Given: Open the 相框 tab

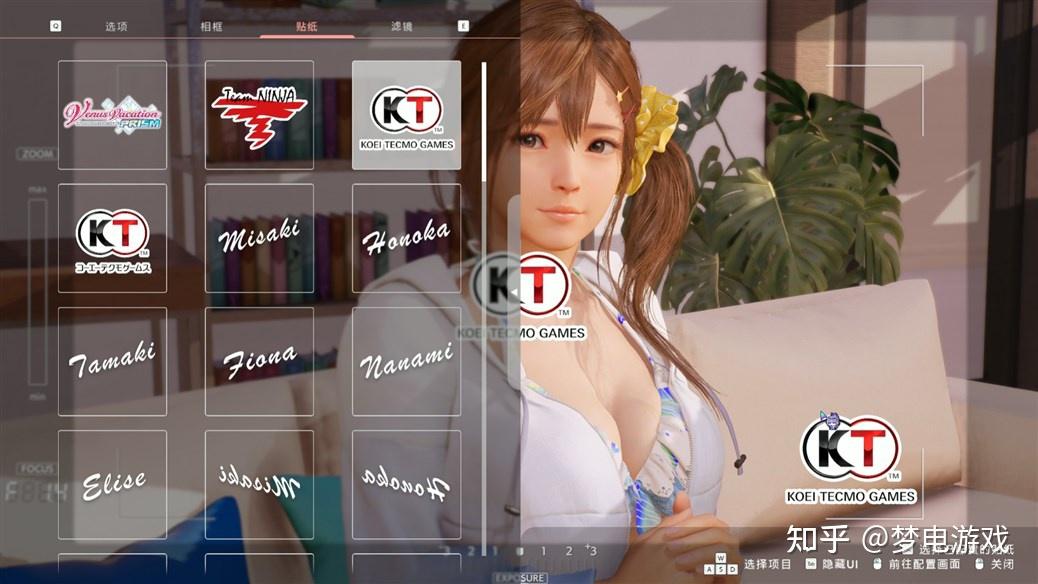Looking at the screenshot, I should 211,26.
